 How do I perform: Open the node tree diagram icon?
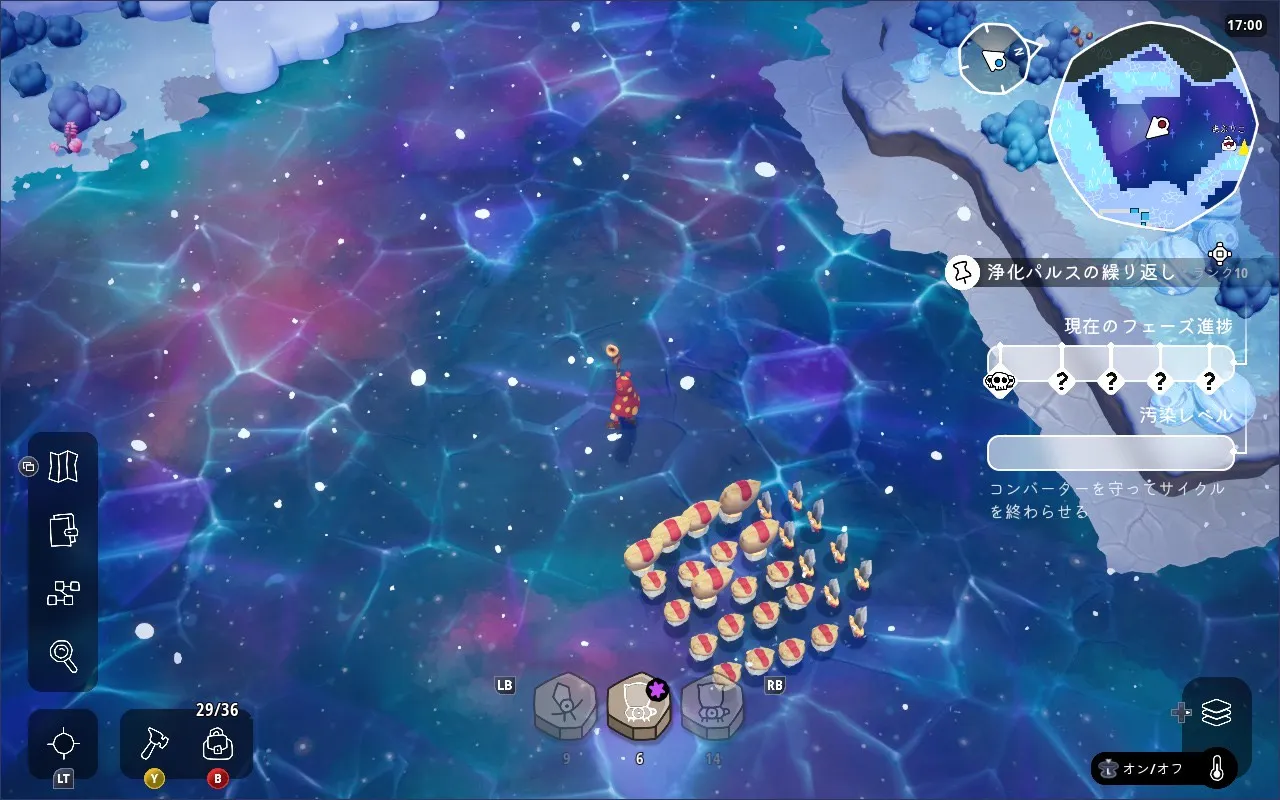[63, 593]
